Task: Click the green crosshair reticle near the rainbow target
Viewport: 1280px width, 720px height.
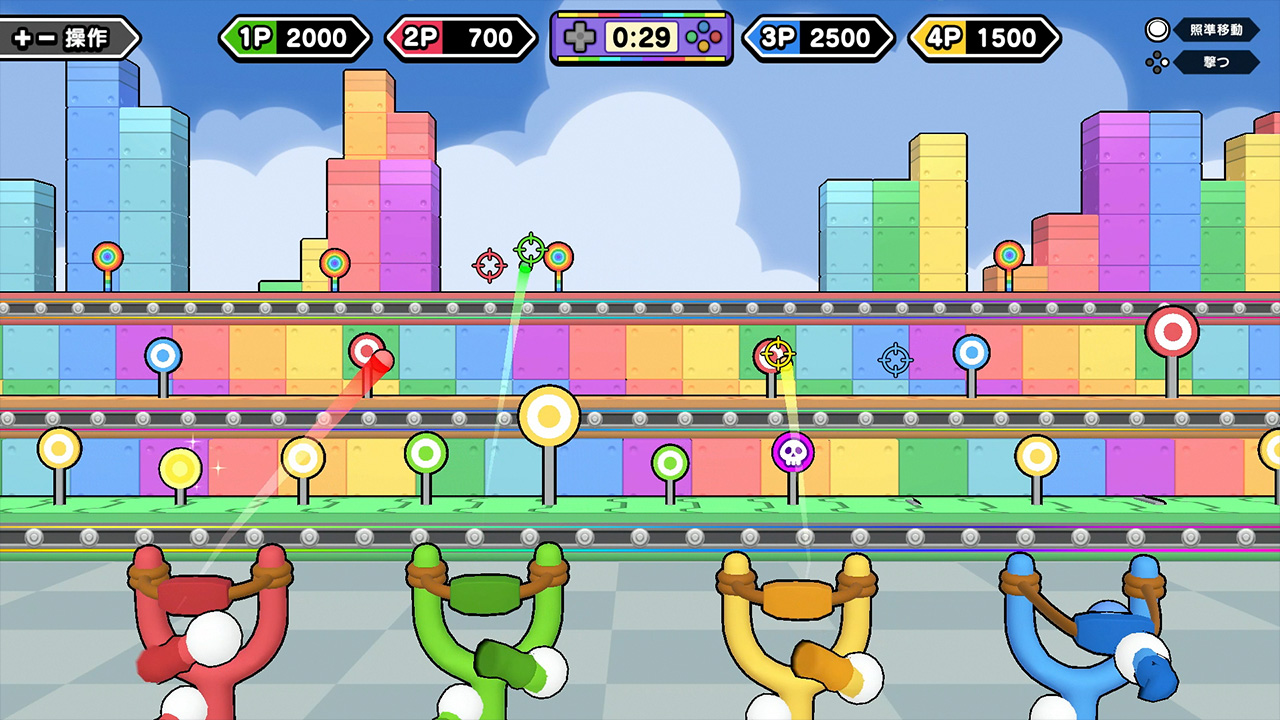Action: pyautogui.click(x=531, y=249)
